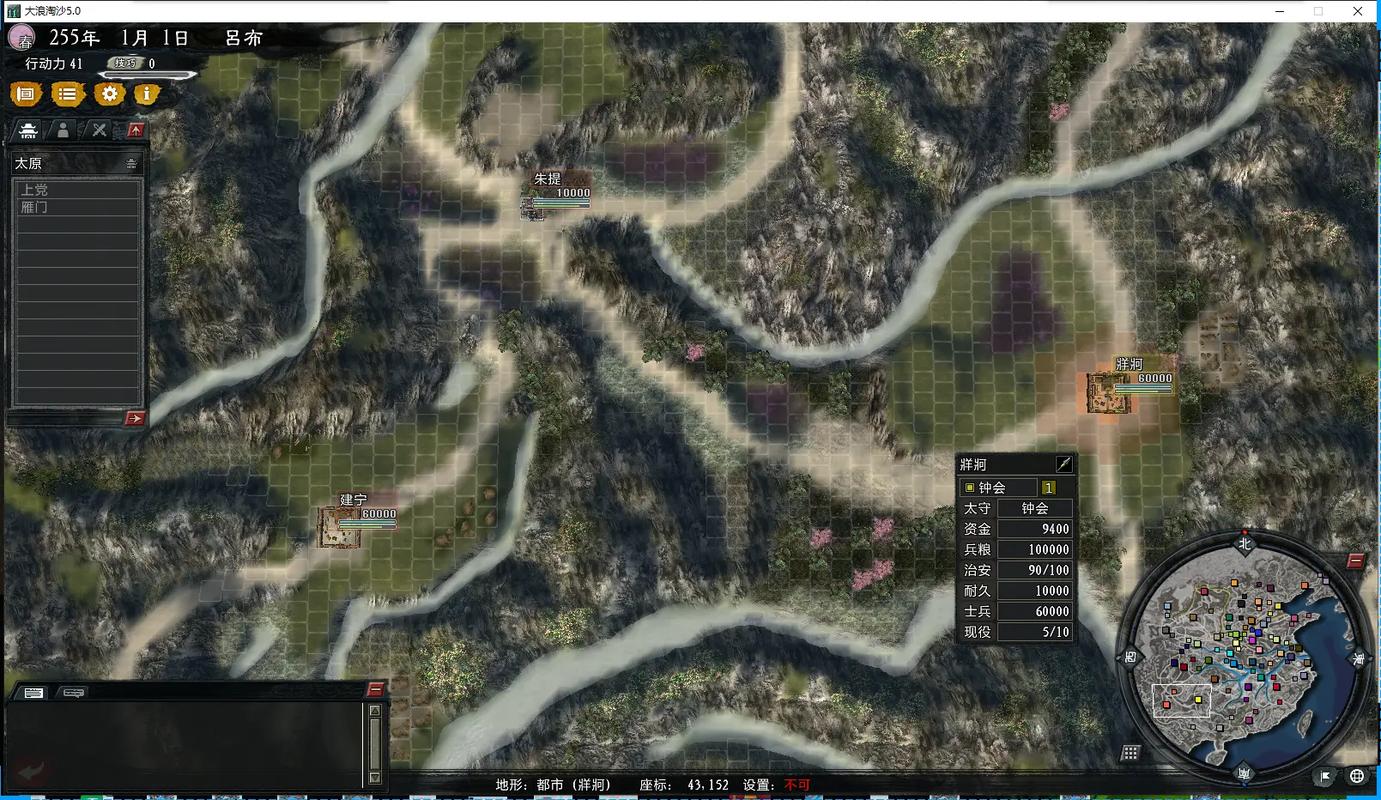Image resolution: width=1381 pixels, height=800 pixels.
Task: Switch to the city list tab
Action: click(x=30, y=130)
